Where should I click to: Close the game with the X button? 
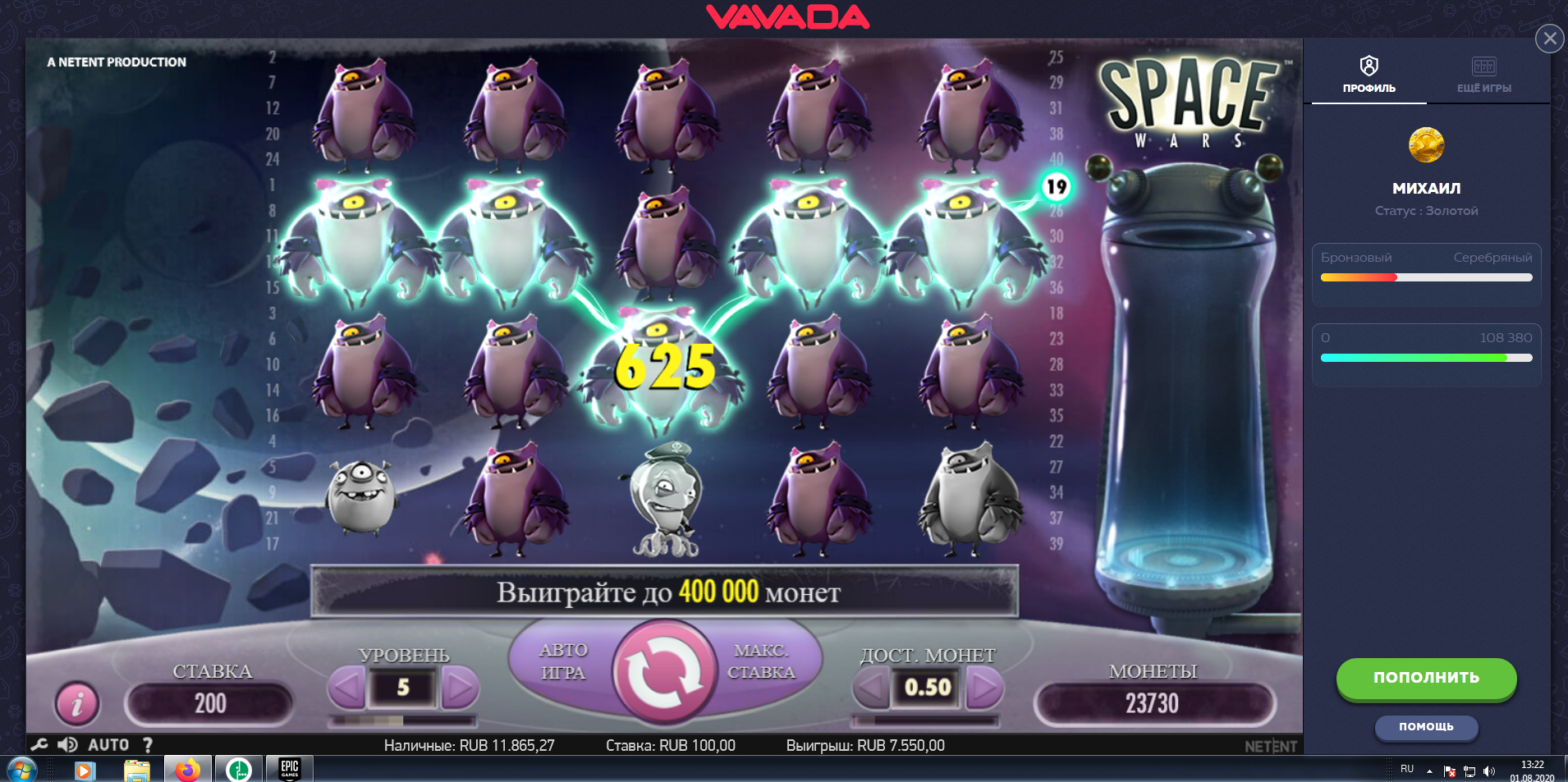point(1549,38)
